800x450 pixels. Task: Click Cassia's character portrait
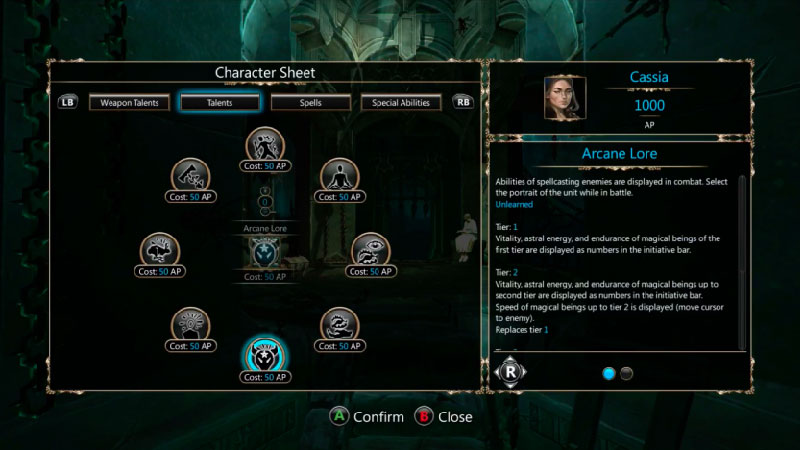tap(564, 97)
